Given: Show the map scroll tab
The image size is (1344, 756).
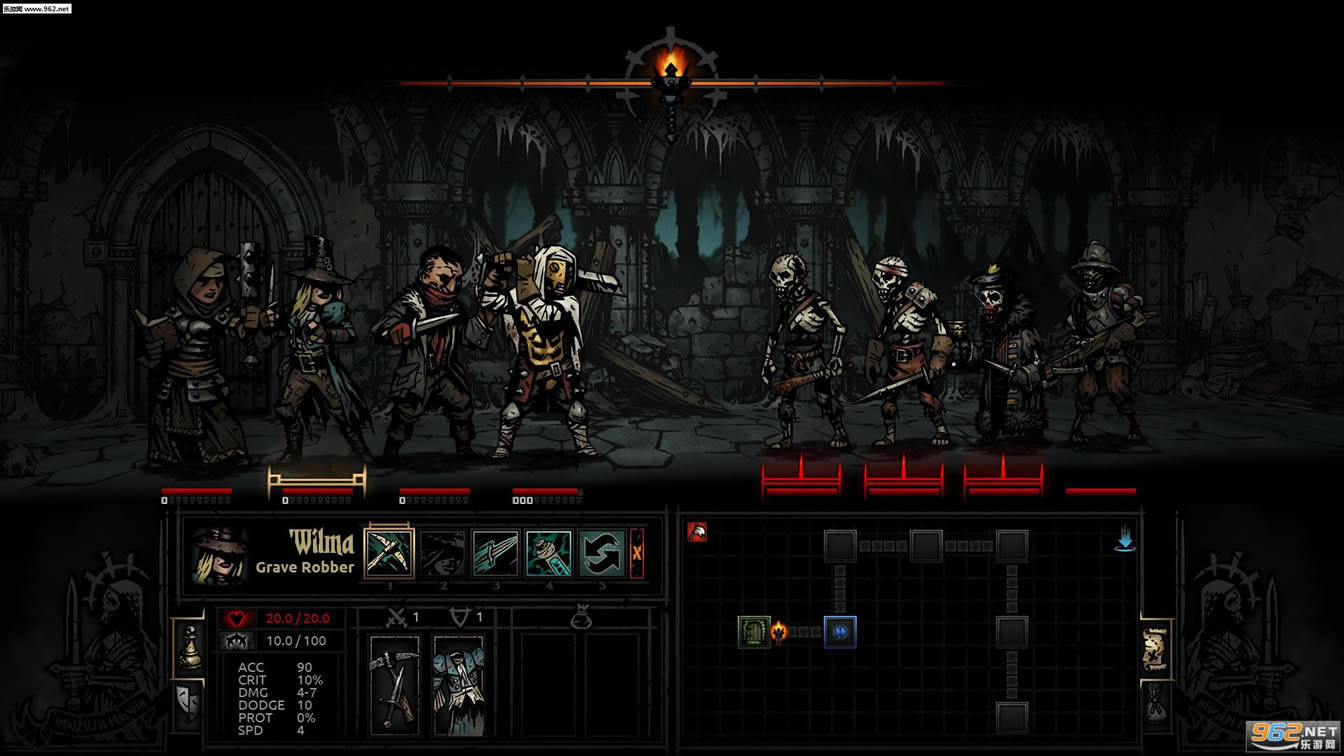Looking at the screenshot, I should (1155, 649).
